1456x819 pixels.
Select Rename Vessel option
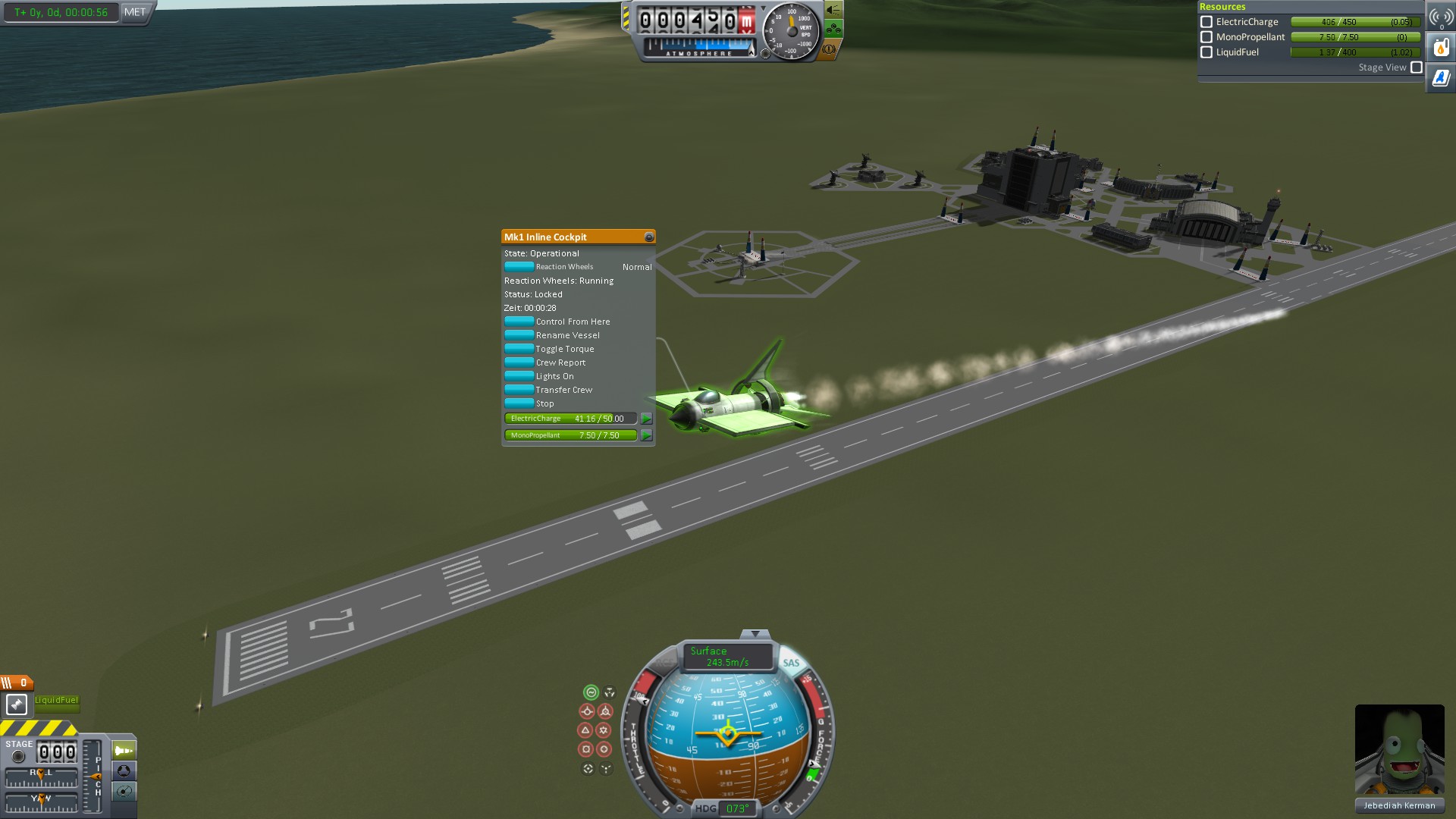519,335
